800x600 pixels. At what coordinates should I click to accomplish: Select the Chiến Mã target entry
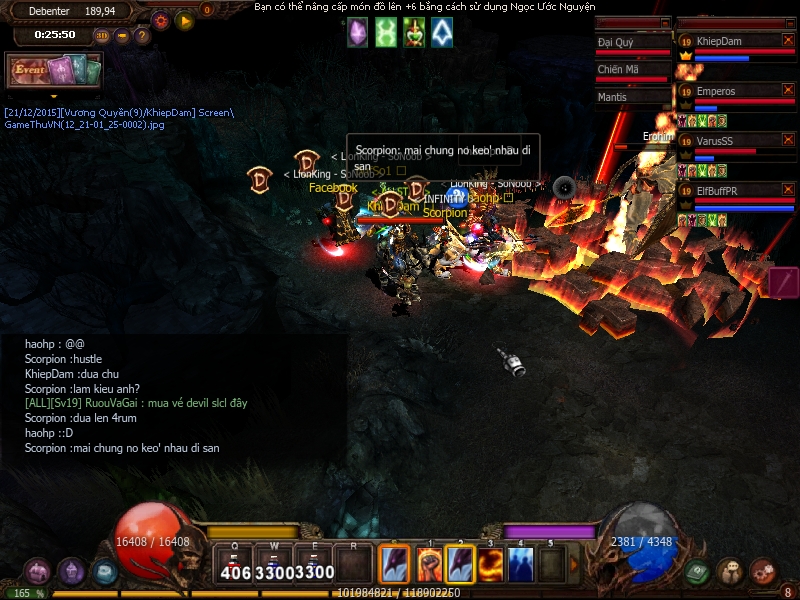(x=630, y=70)
